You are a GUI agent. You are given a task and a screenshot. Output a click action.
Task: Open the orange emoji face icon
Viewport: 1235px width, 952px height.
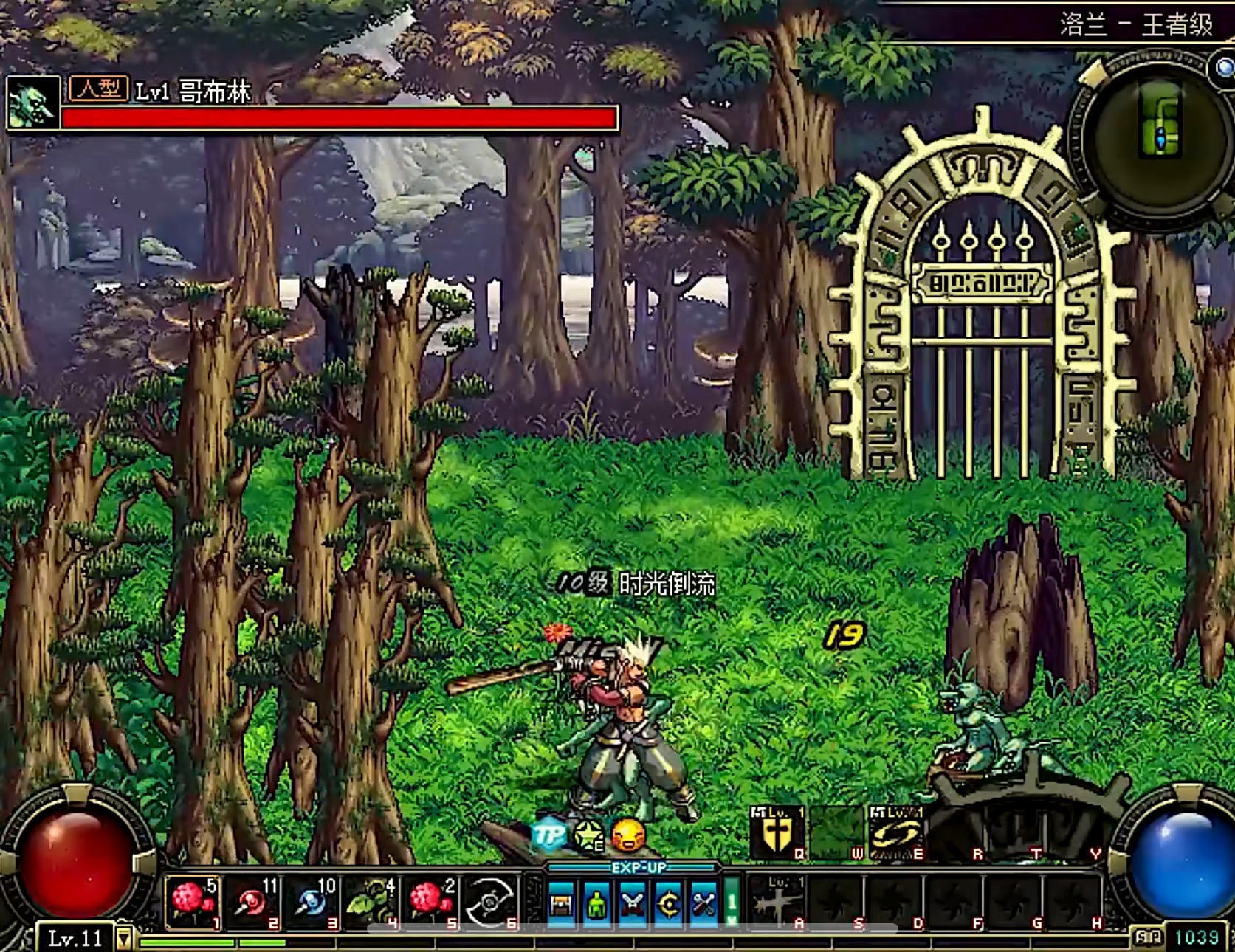click(629, 835)
